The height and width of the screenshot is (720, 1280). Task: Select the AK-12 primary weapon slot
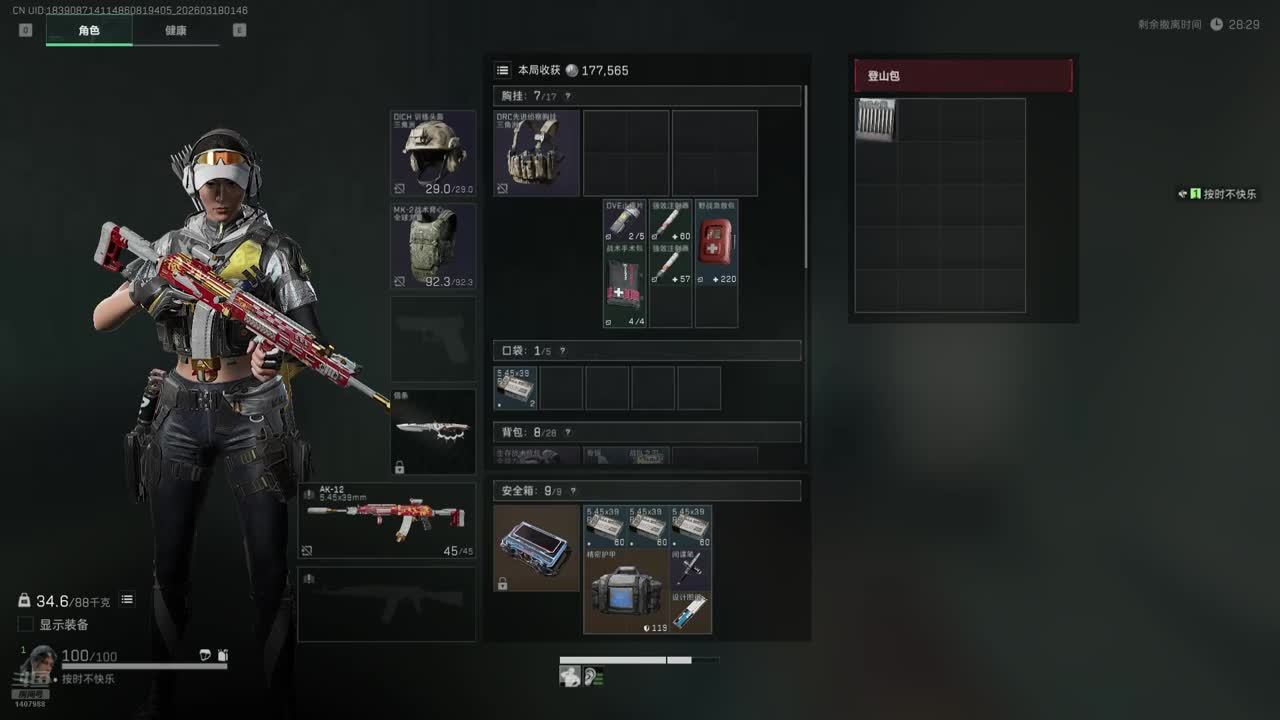pyautogui.click(x=386, y=520)
